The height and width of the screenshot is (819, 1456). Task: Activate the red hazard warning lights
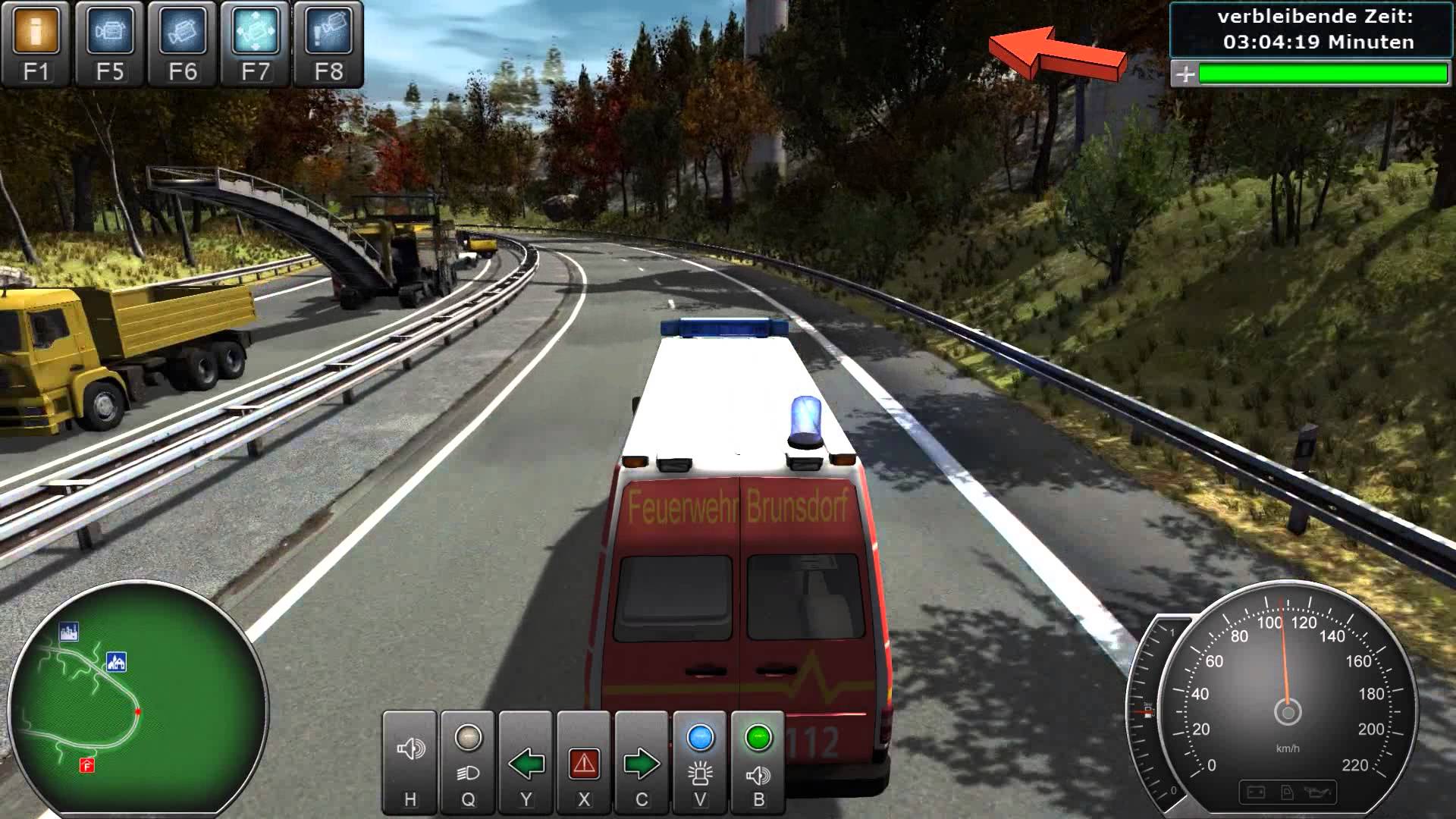coord(584,761)
